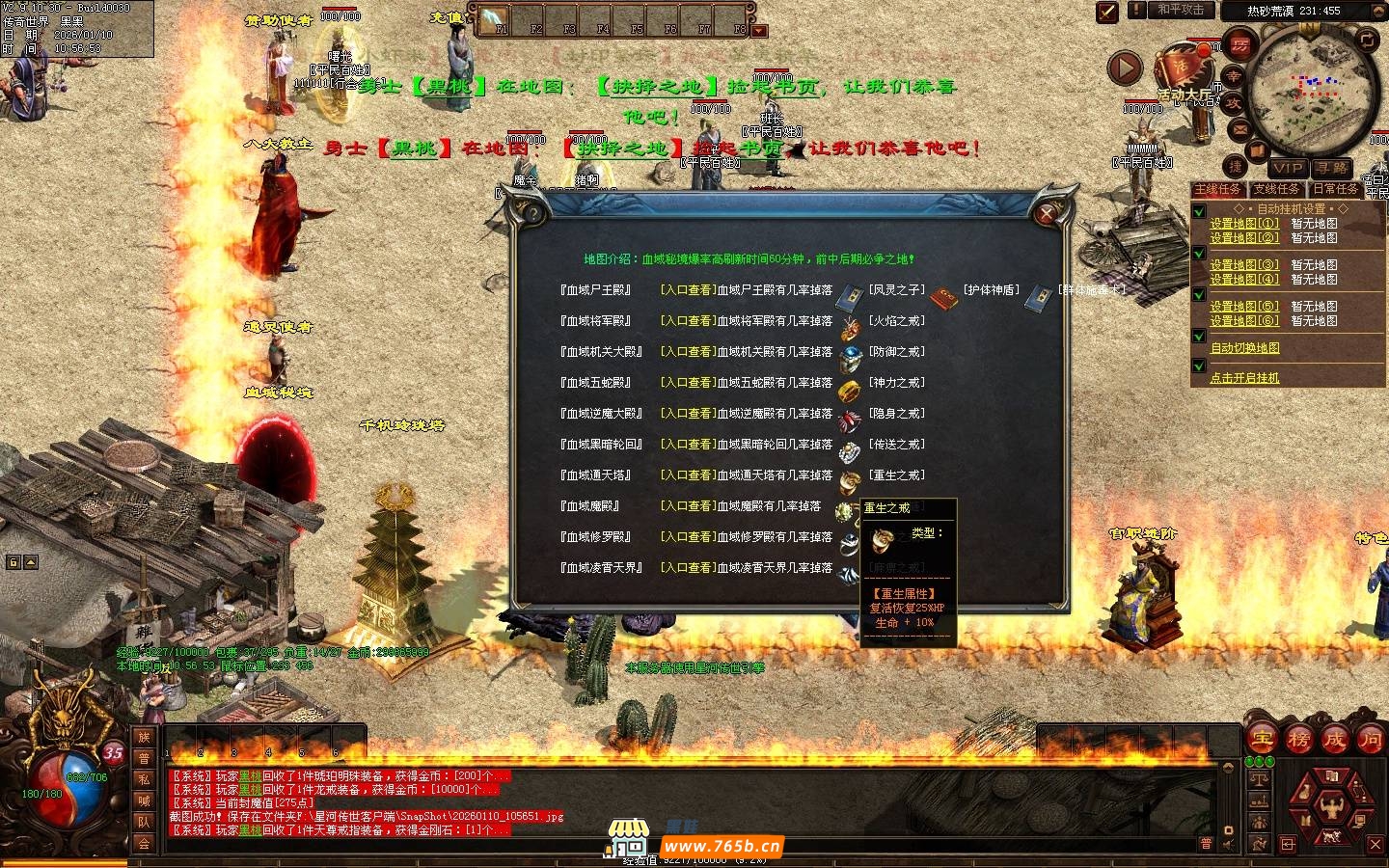Viewport: 1389px width, 868px height.
Task: Toggle the 自动切换地图 checkbox
Action: (1199, 338)
